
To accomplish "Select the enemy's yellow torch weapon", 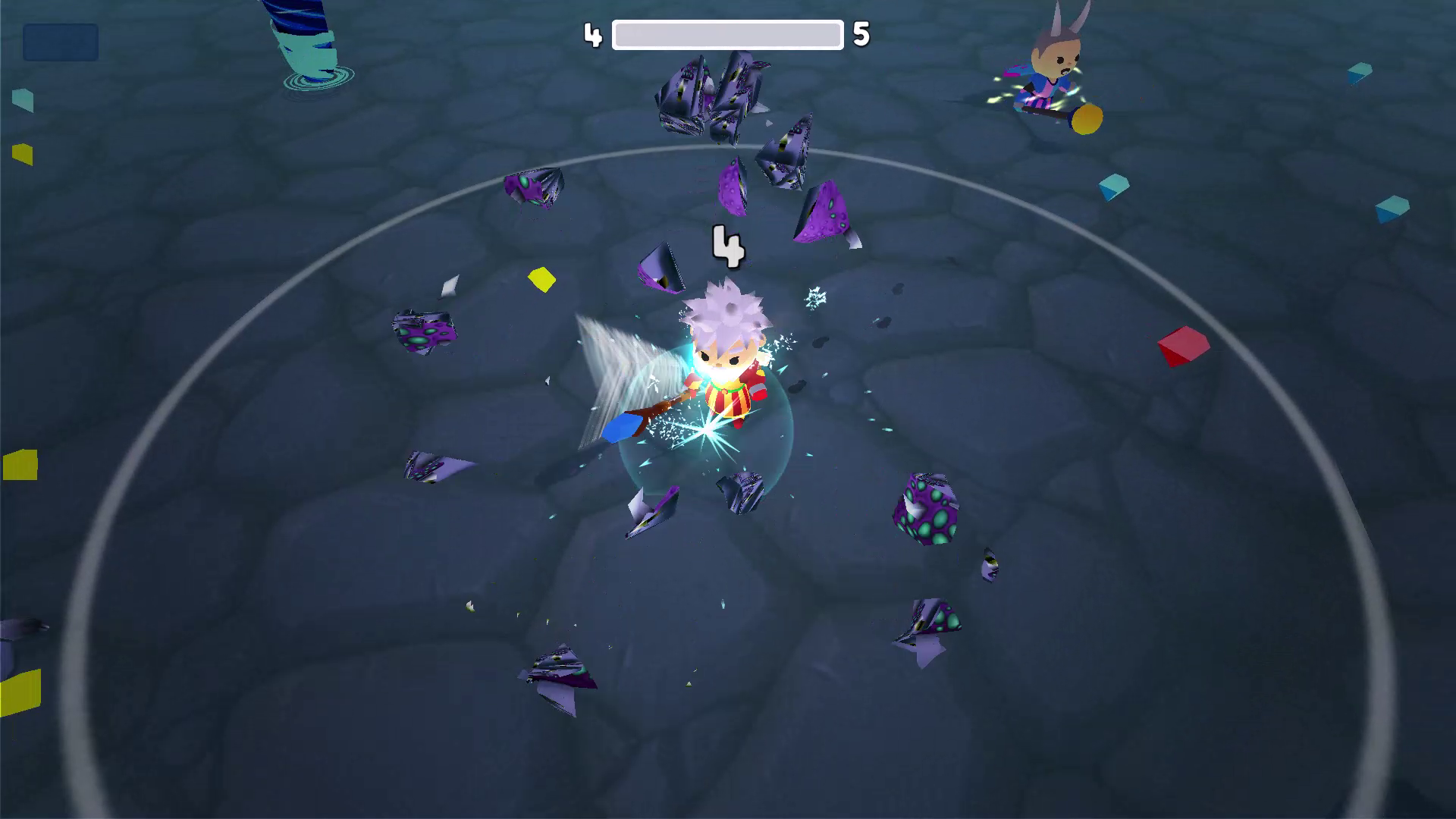I will coord(1087,118).
